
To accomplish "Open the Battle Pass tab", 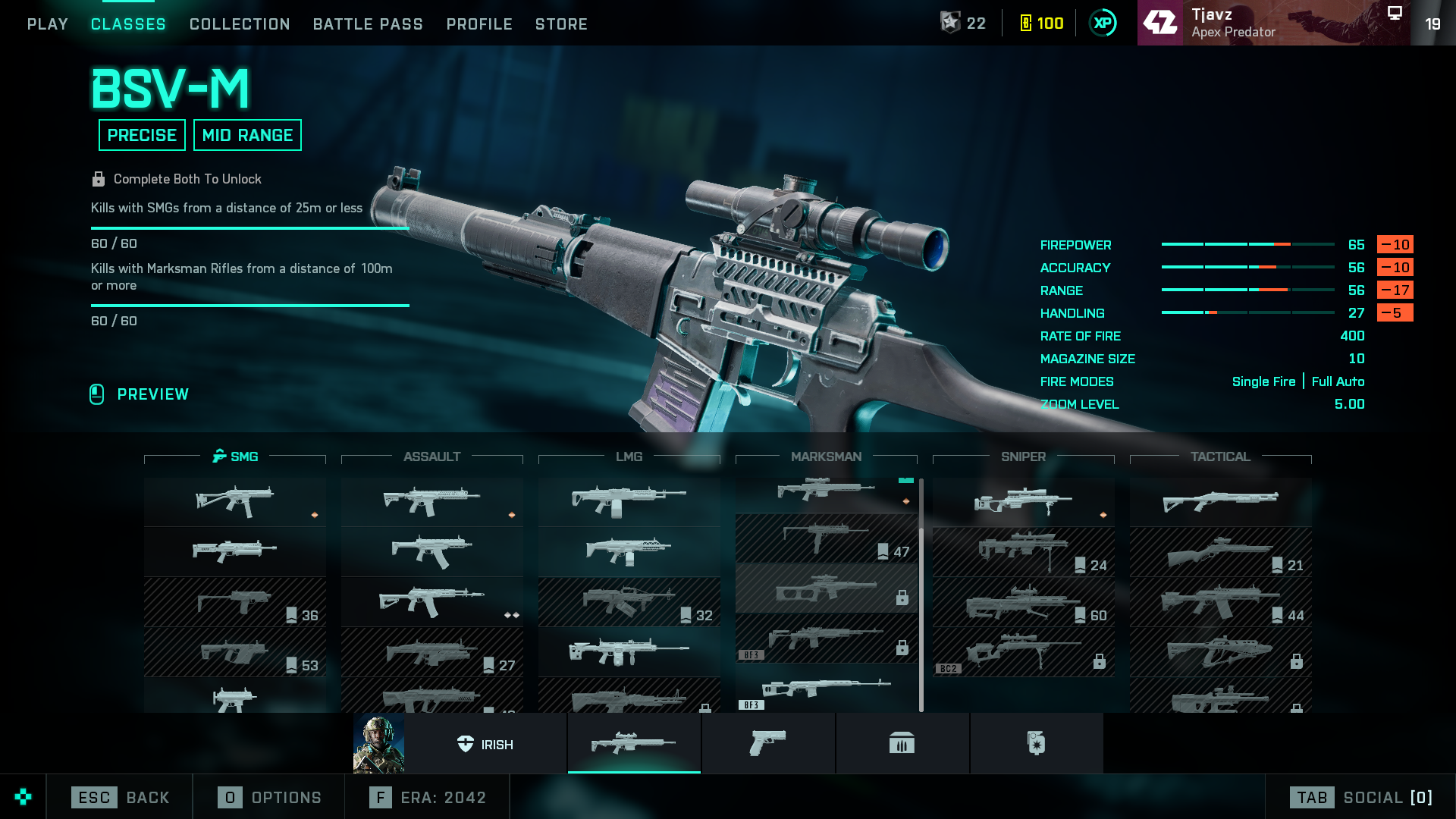I will point(368,24).
